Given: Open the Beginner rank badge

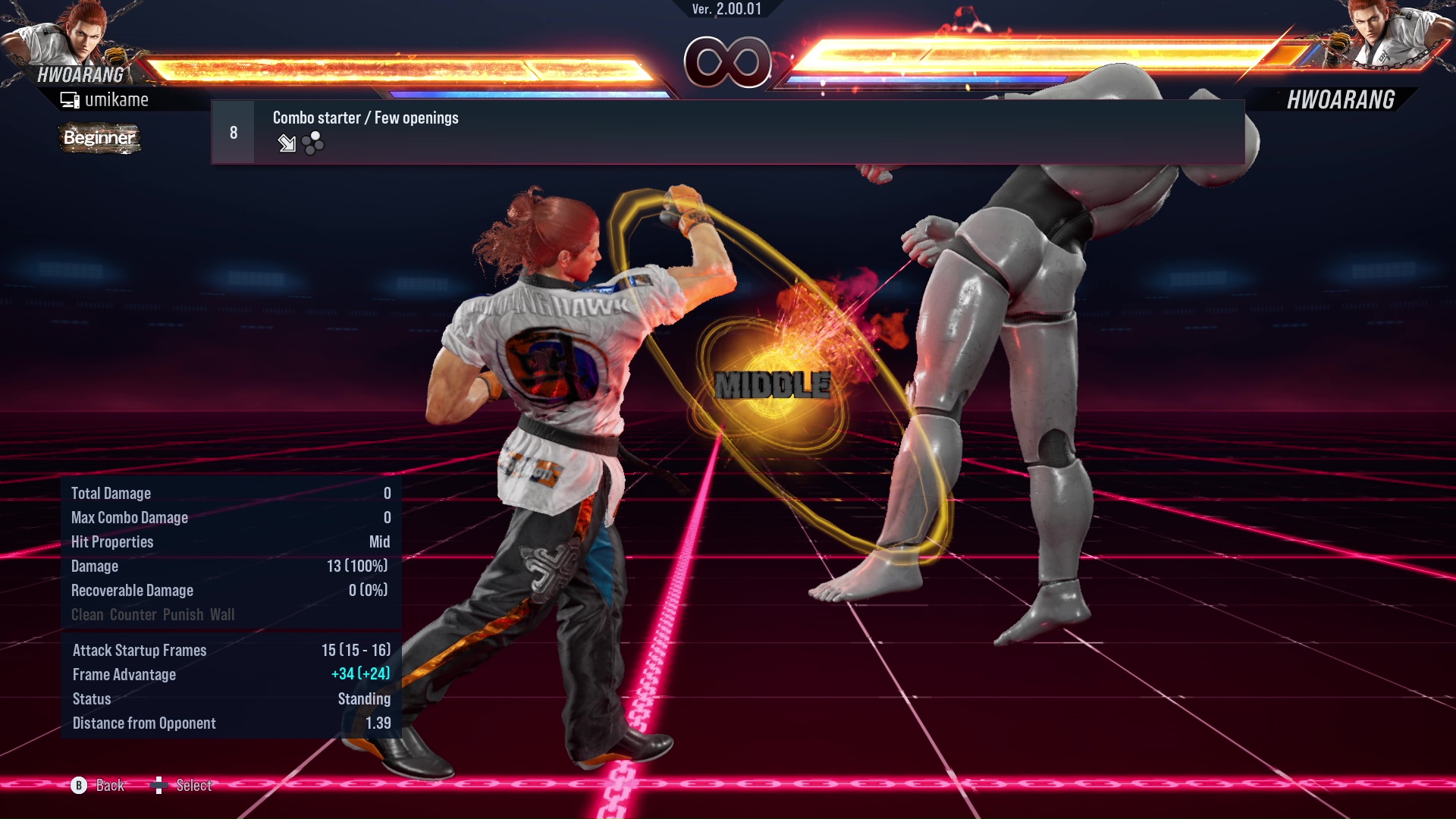Looking at the screenshot, I should point(99,139).
